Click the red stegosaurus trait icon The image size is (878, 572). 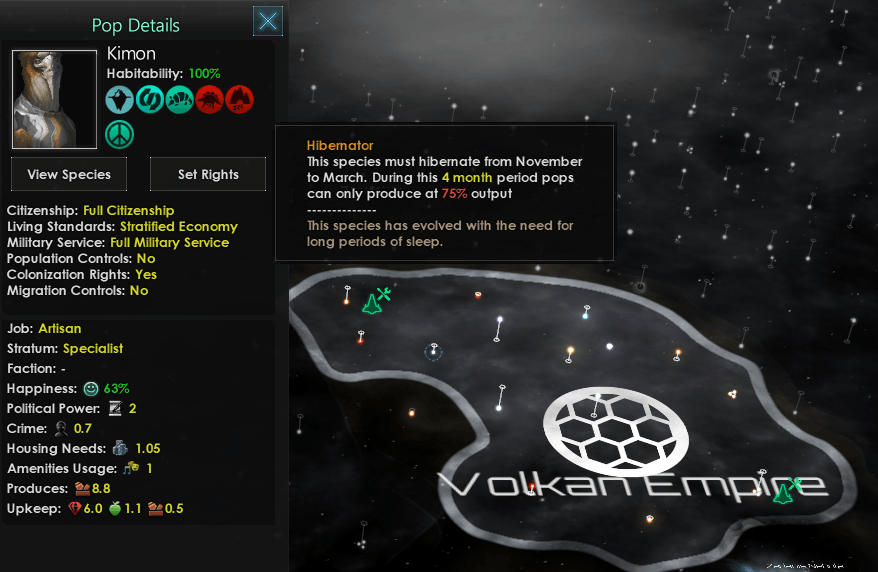pyautogui.click(x=209, y=99)
